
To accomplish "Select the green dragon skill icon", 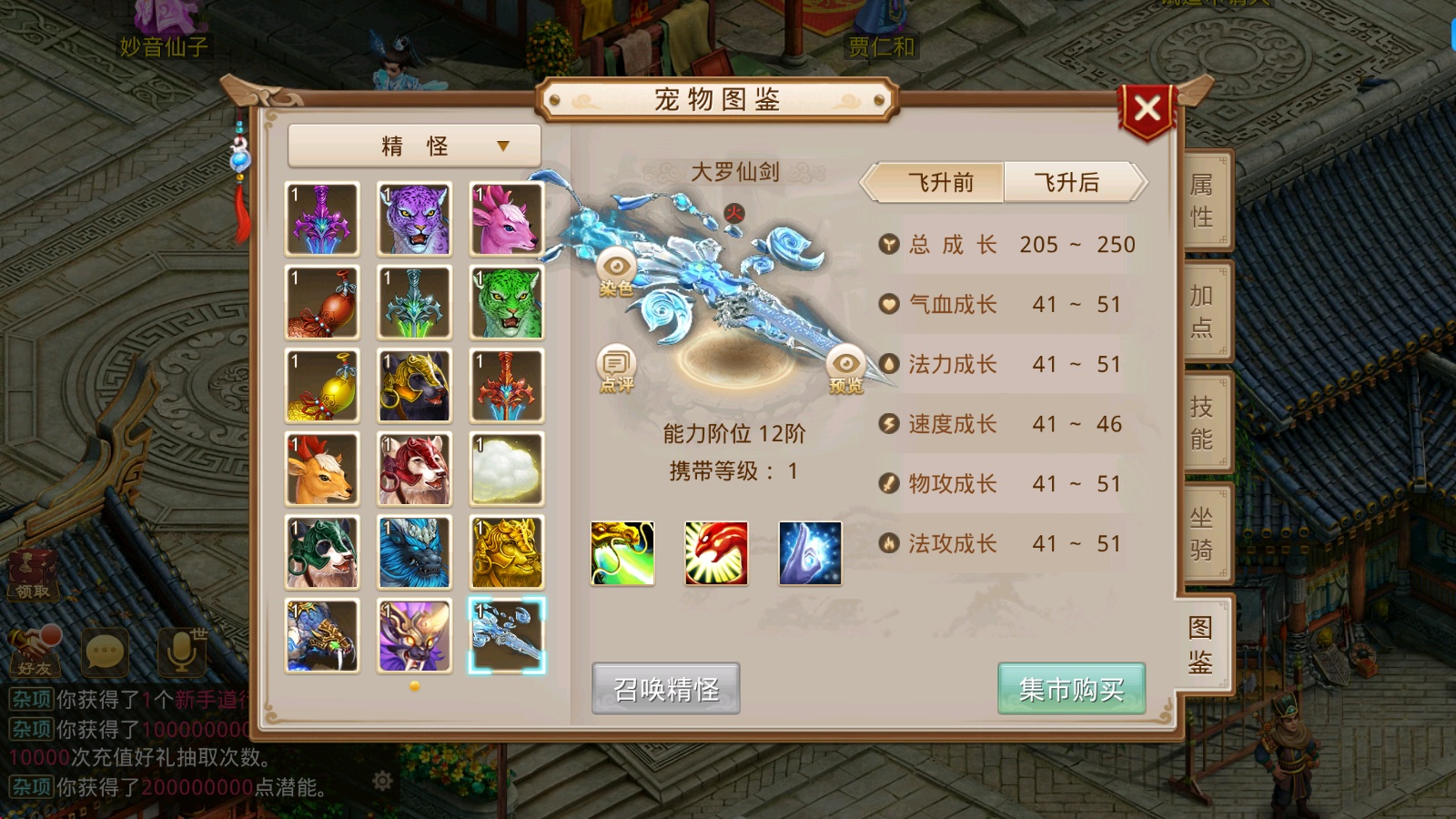I will tap(622, 553).
